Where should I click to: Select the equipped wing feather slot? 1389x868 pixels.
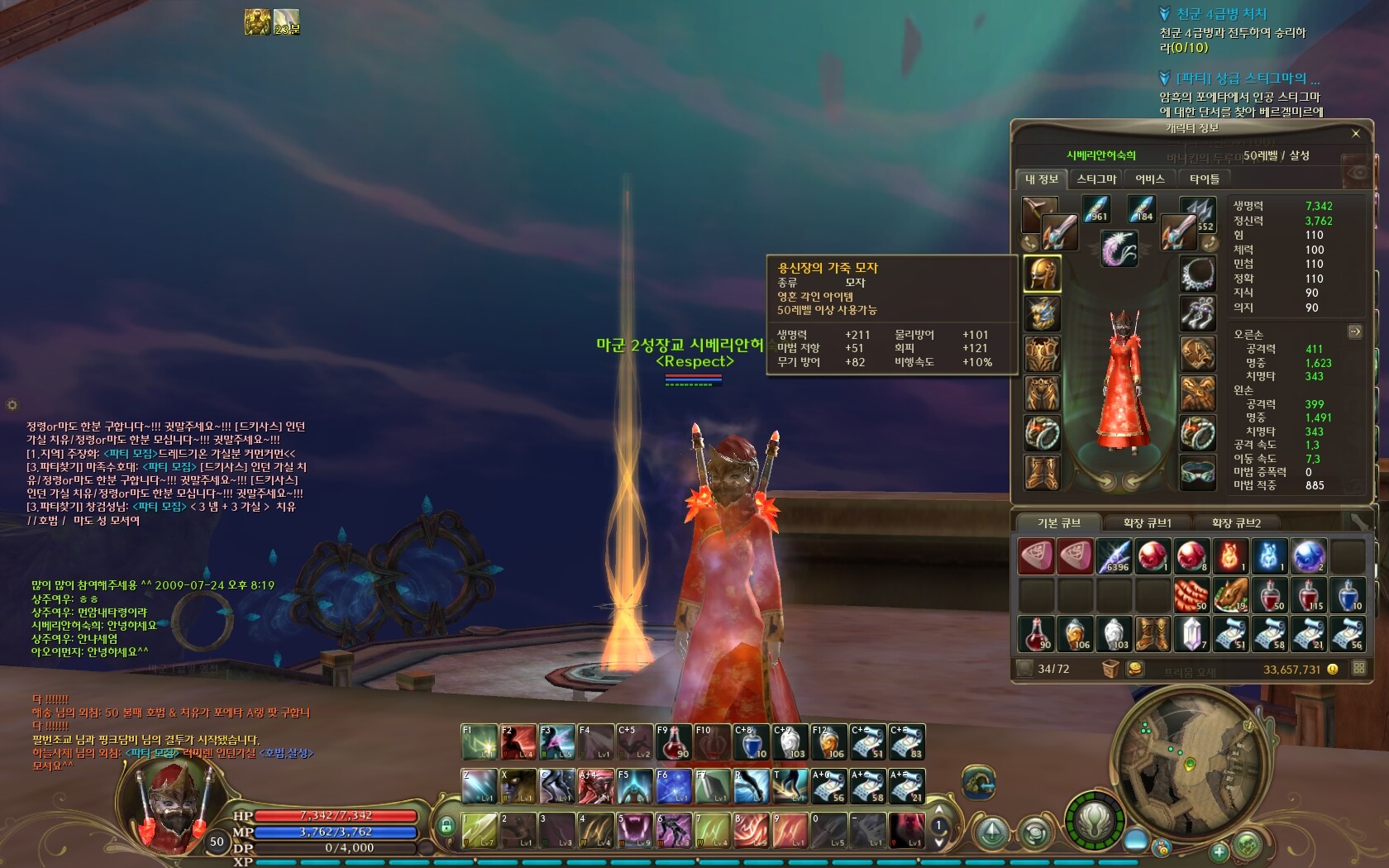[1119, 248]
